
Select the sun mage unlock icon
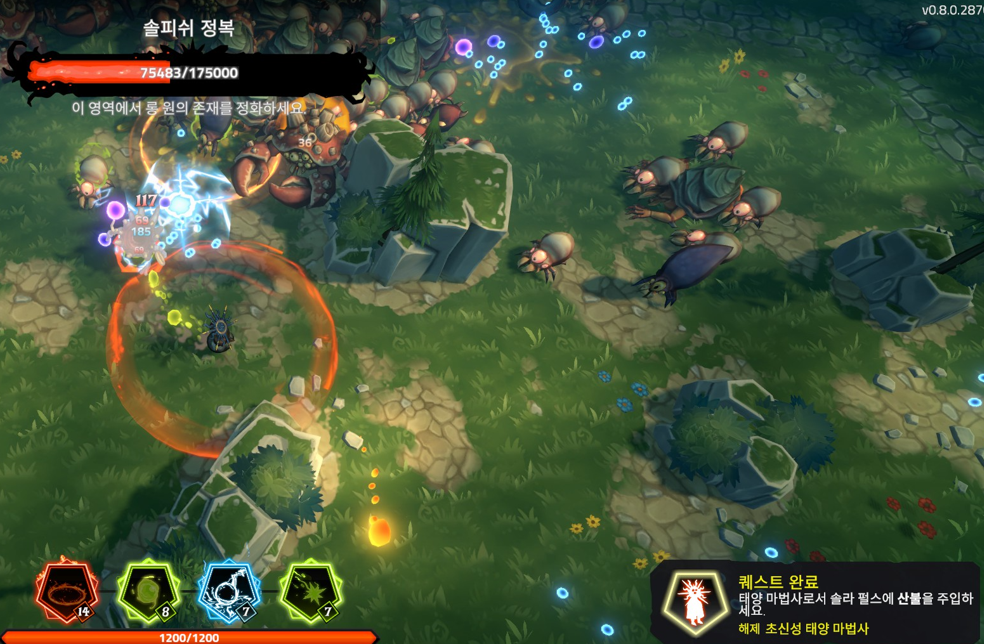click(695, 603)
